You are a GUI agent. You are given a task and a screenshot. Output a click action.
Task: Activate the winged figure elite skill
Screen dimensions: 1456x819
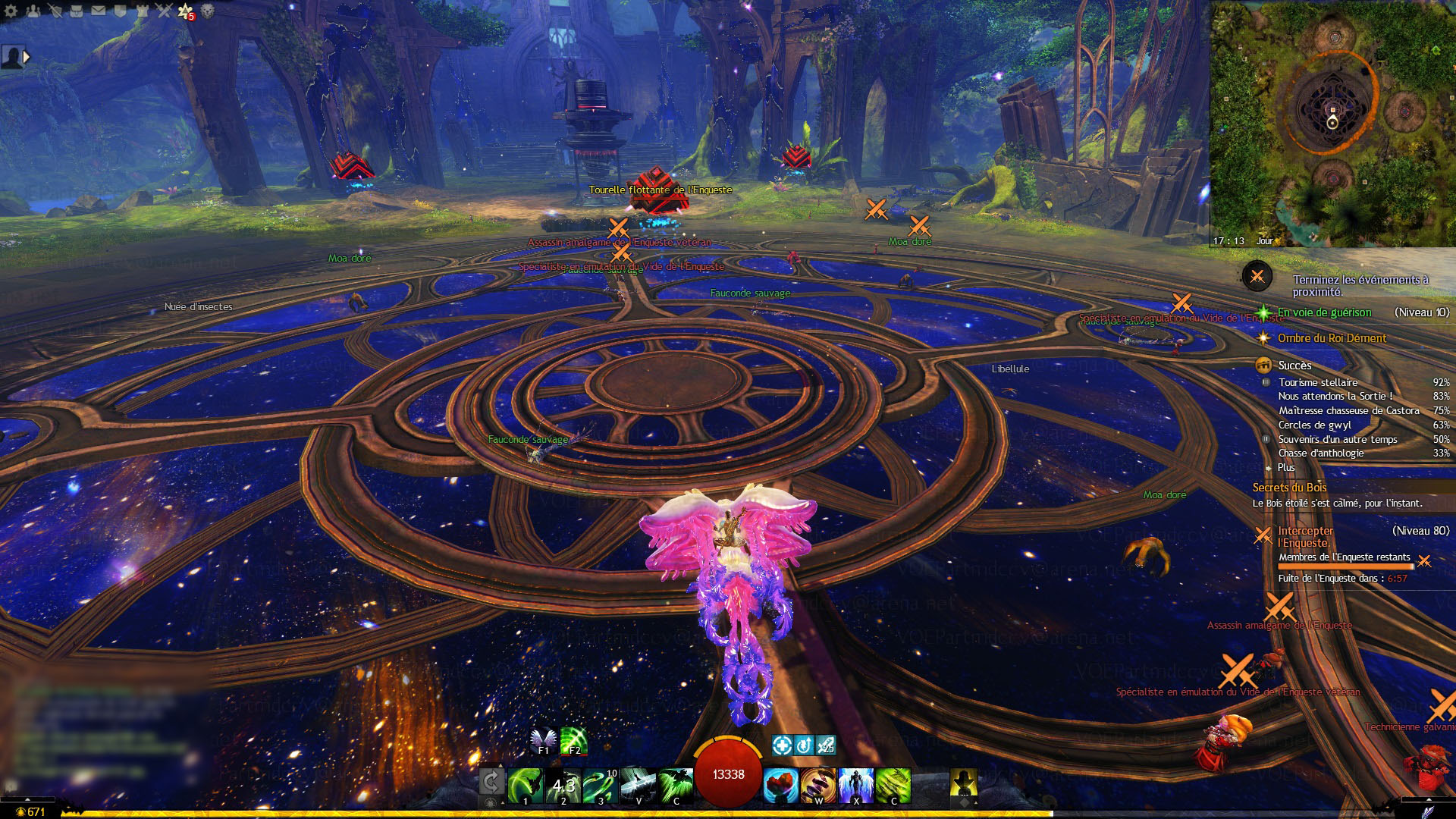pyautogui.click(x=856, y=786)
